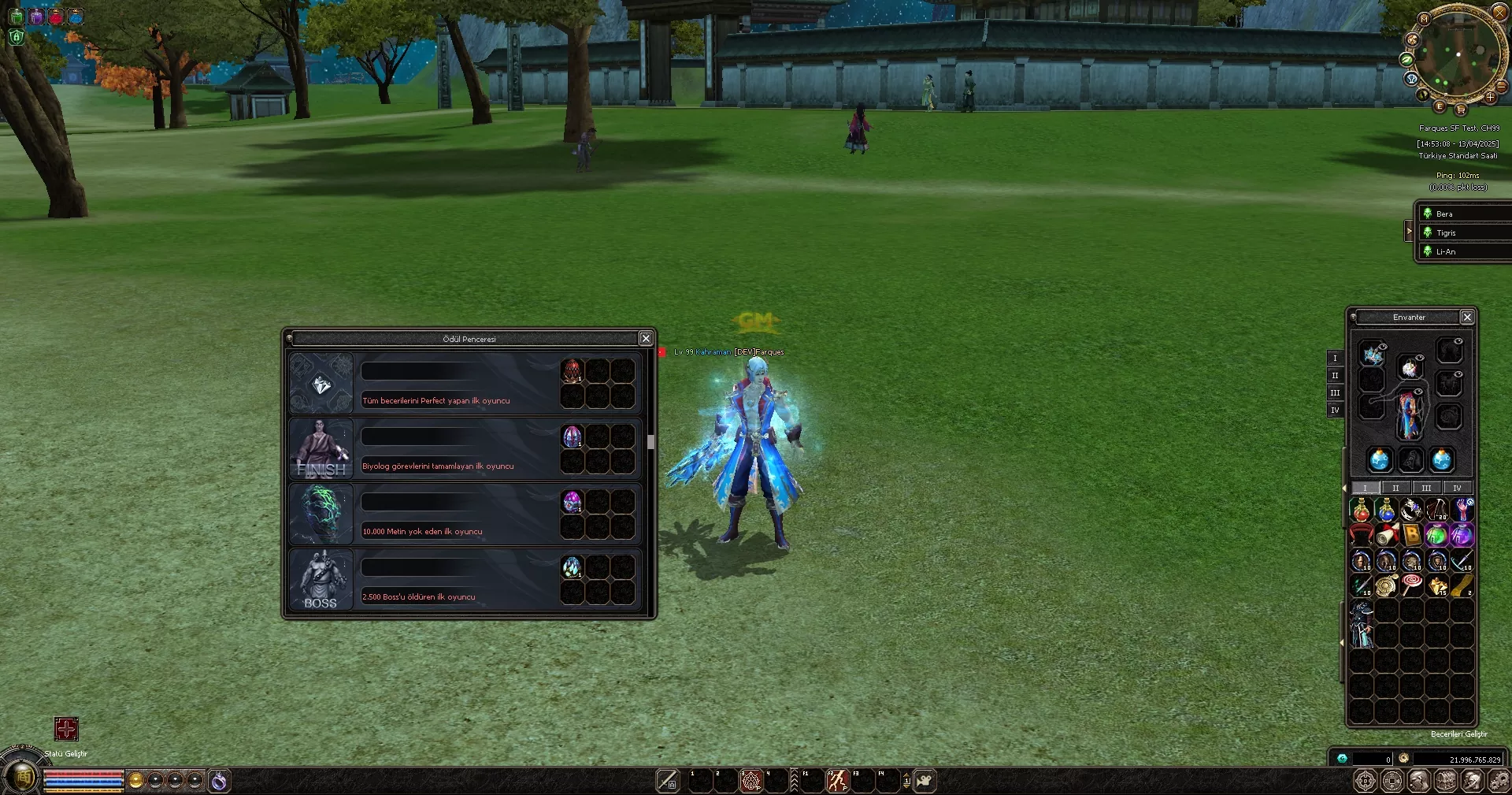1512x795 pixels.
Task: Open the treasure chest inventory icon in bottom toolbar
Action: [1445, 780]
